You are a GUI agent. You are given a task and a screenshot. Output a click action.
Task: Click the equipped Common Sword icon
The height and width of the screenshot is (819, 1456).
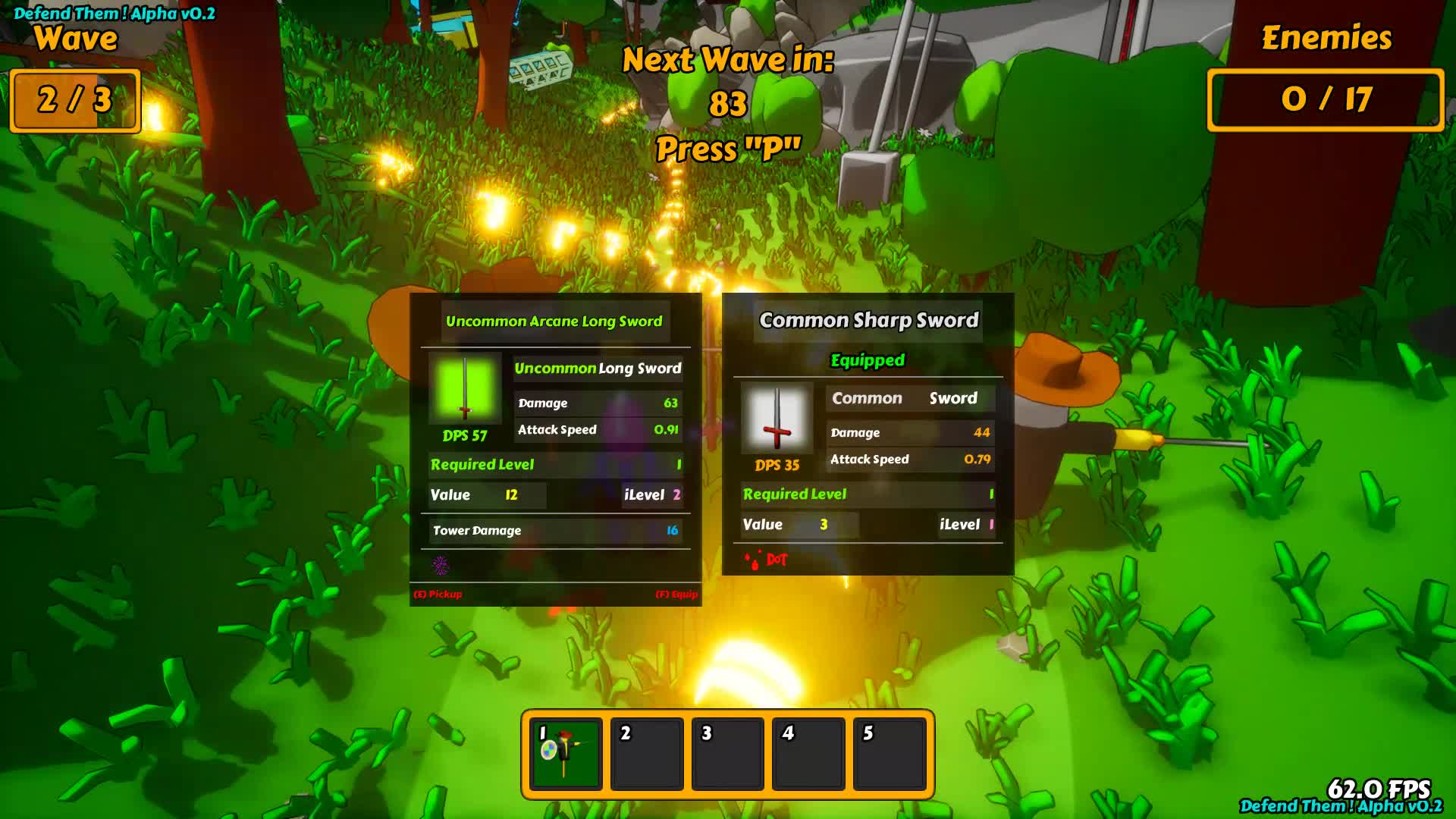777,418
